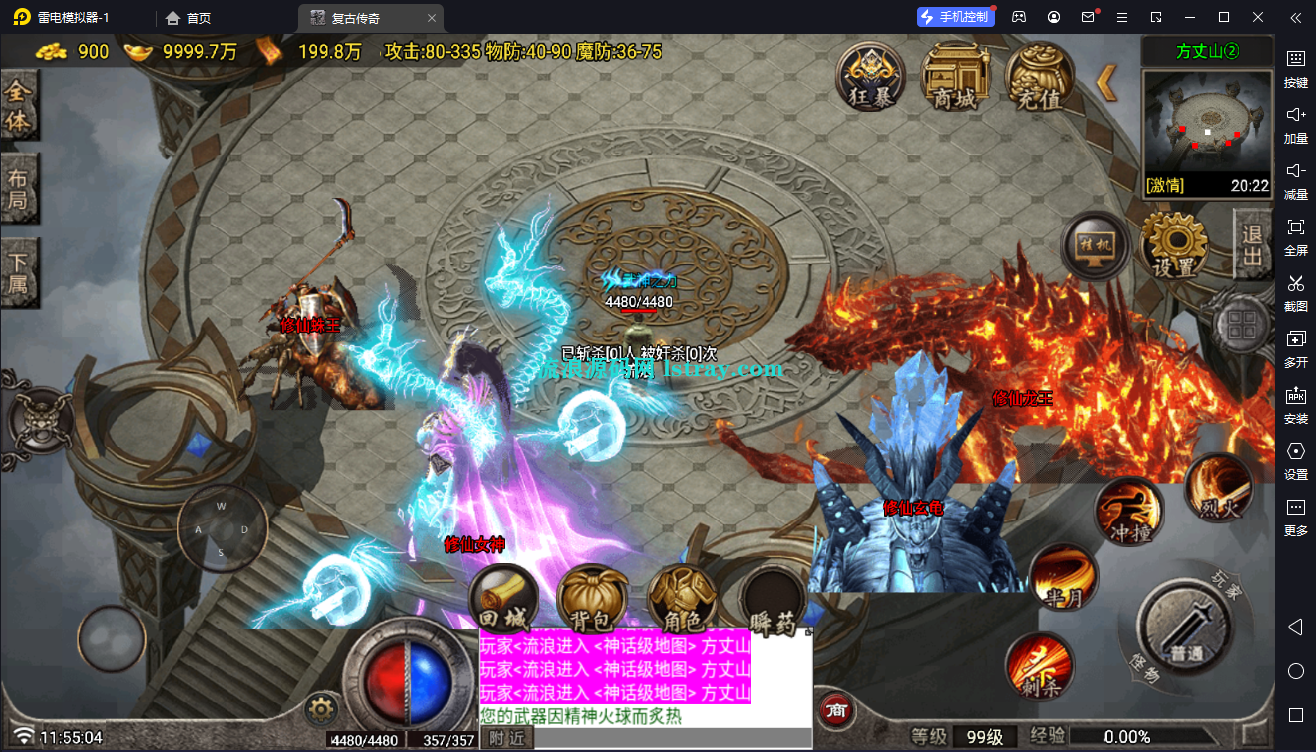
Task: Trigger the 刺杀 thrust skill
Action: 1040,665
